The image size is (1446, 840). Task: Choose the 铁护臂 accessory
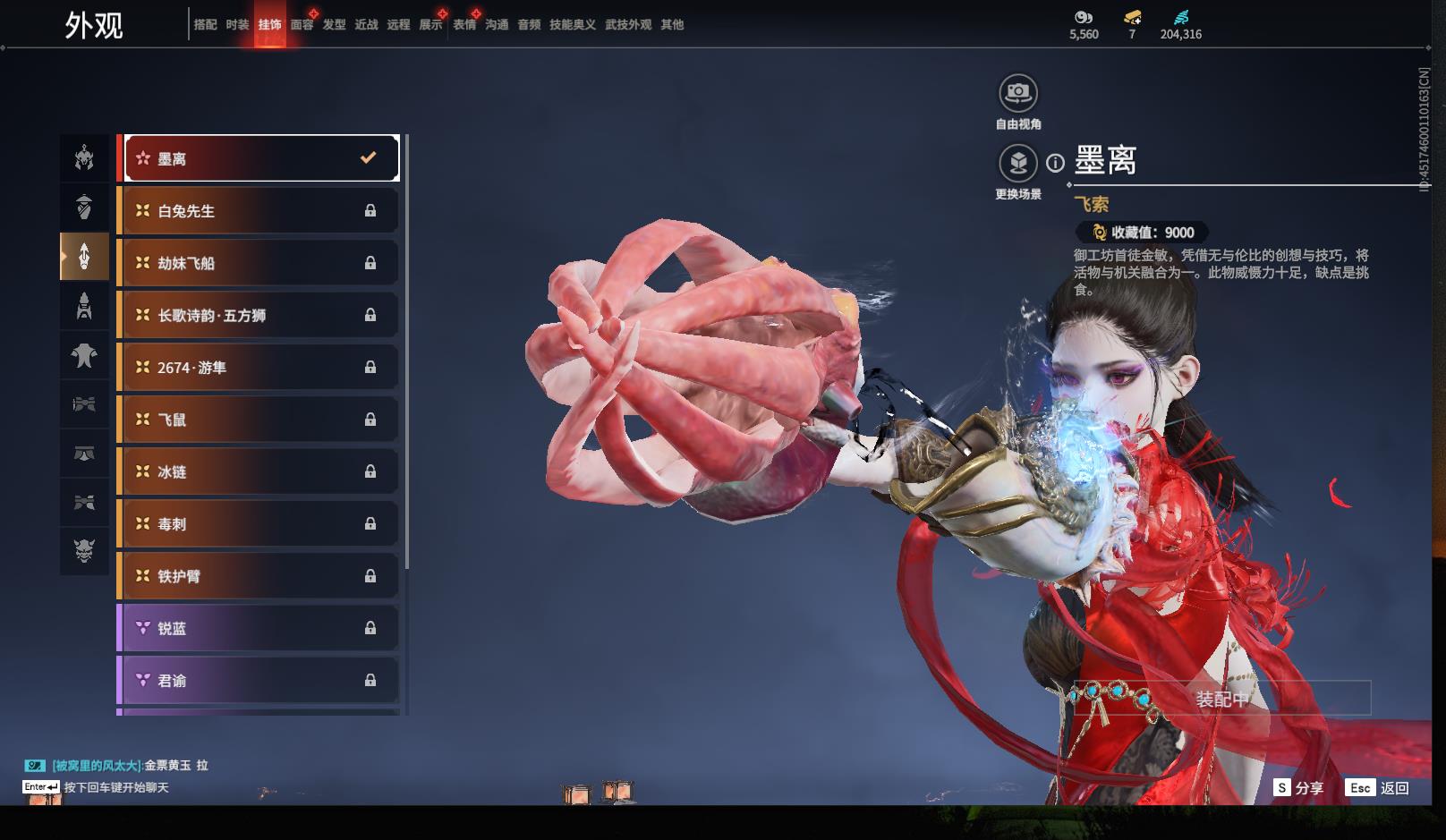point(259,576)
